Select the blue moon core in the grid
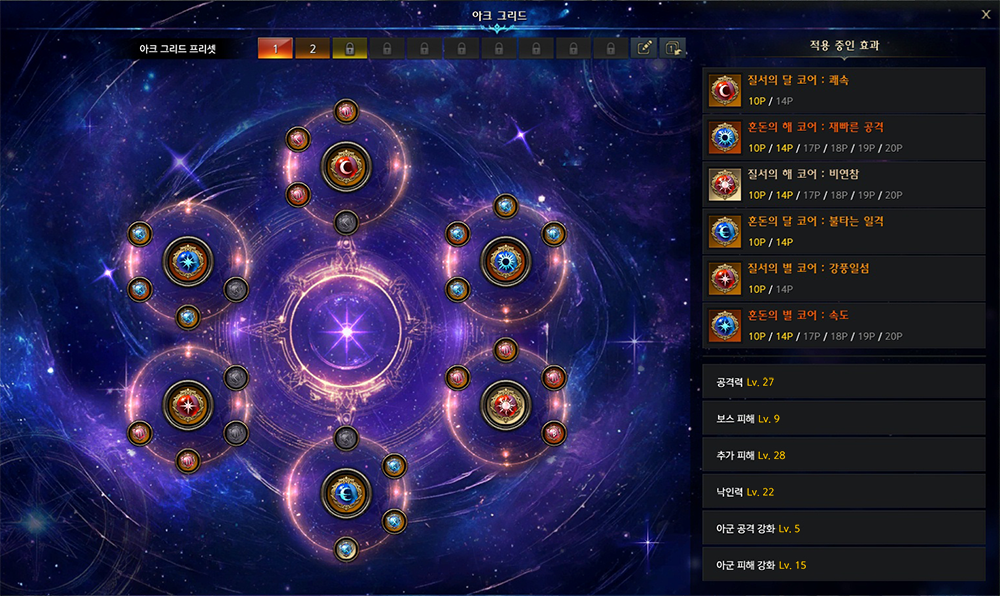Viewport: 1000px width, 596px height. (346, 491)
